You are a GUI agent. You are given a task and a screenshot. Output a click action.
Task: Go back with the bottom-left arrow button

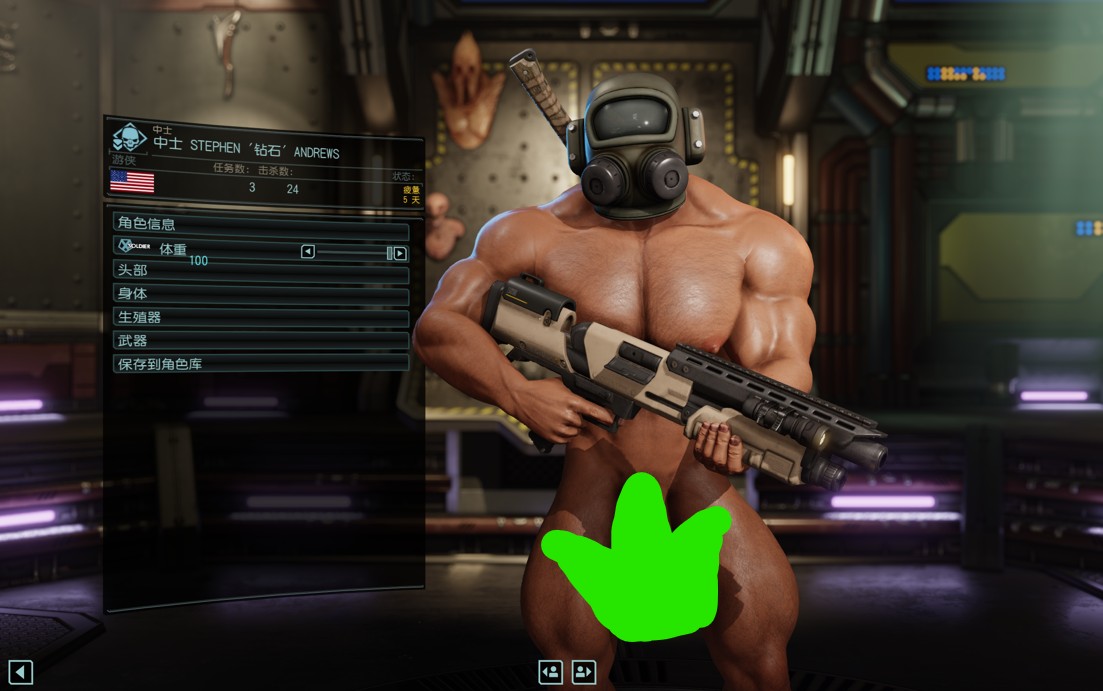click(x=20, y=672)
